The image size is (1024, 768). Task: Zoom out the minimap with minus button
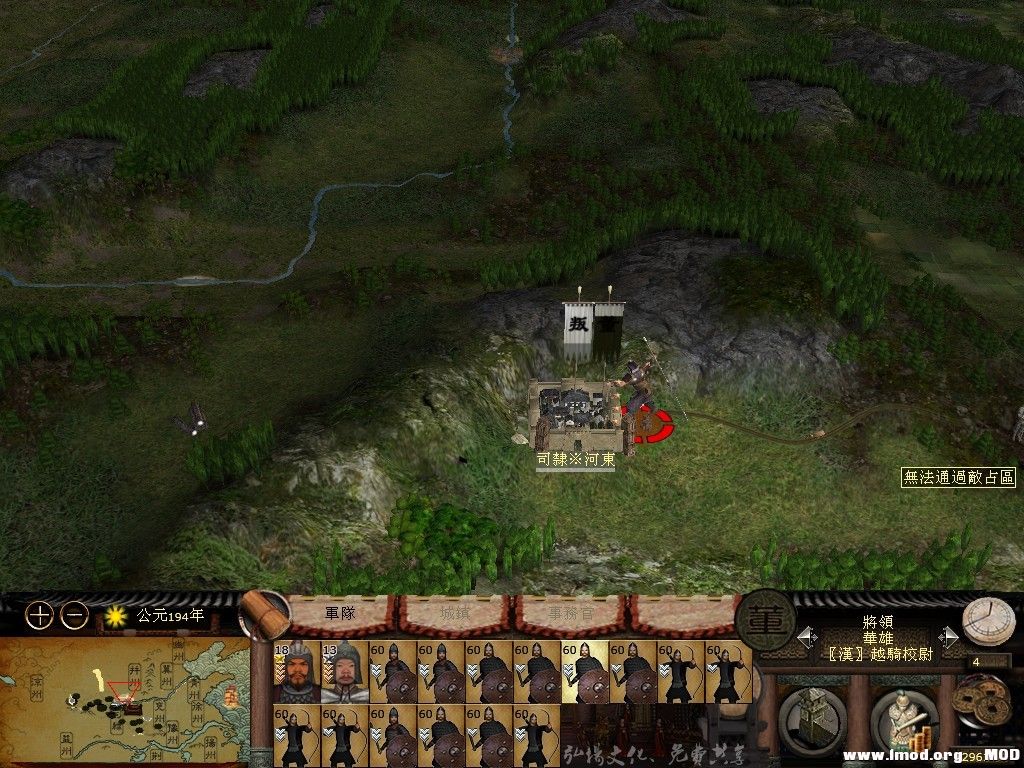coord(74,616)
